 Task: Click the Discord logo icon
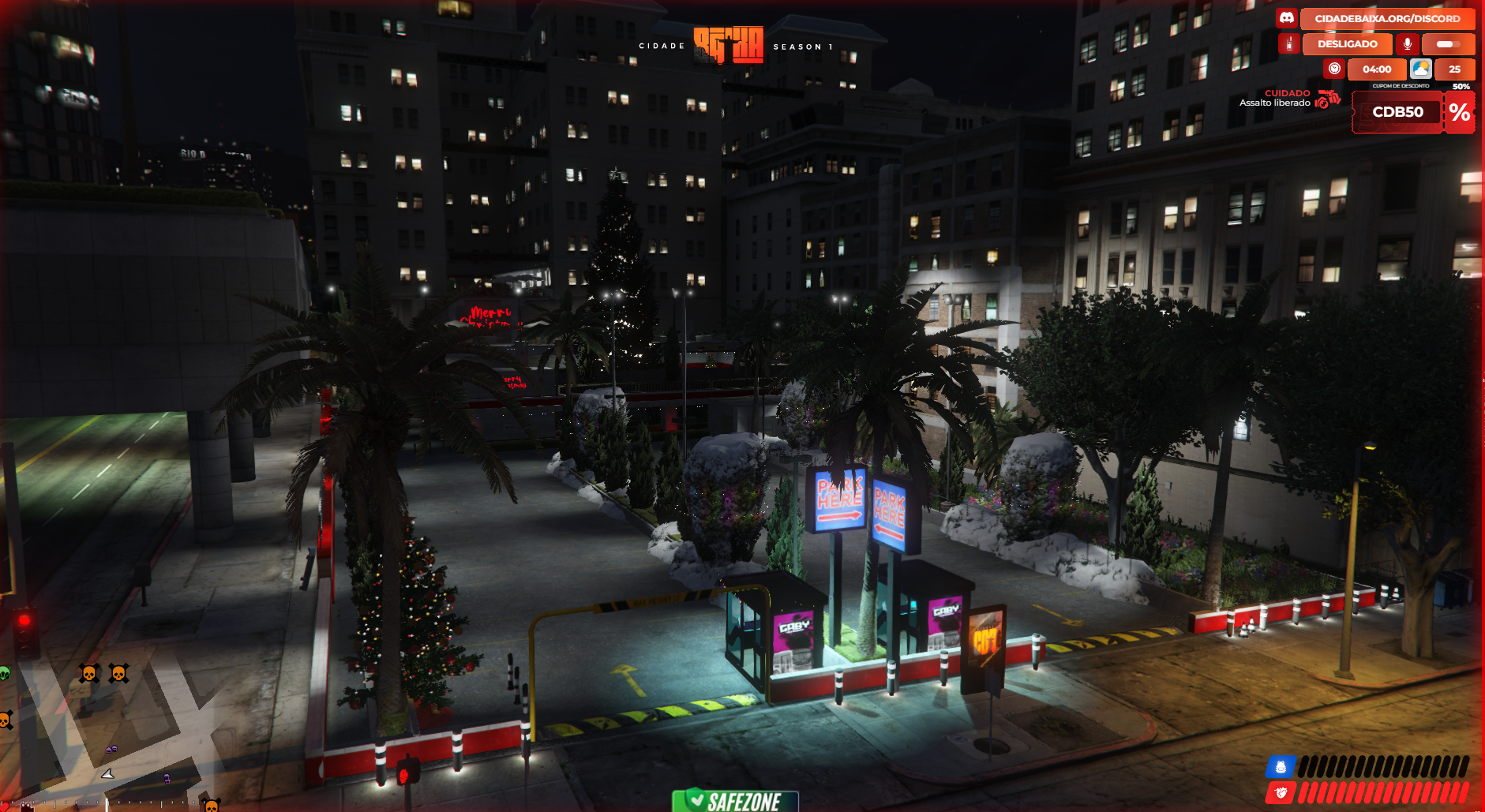[1287, 18]
